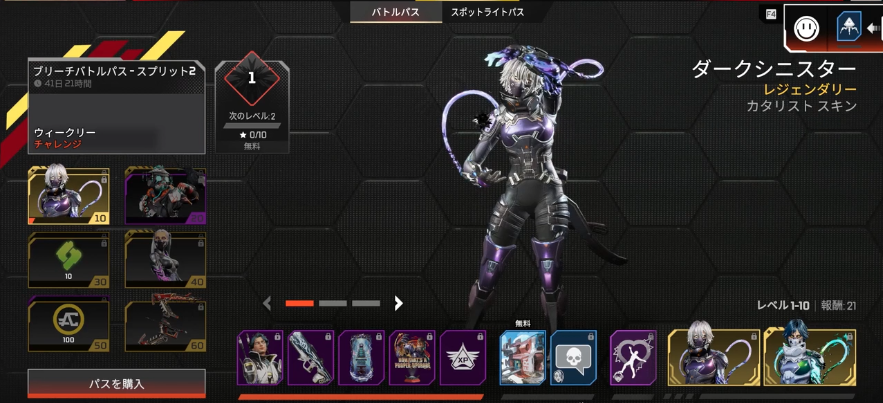View the level 60 red weapon skin reward
The height and width of the screenshot is (403, 883).
(165, 326)
